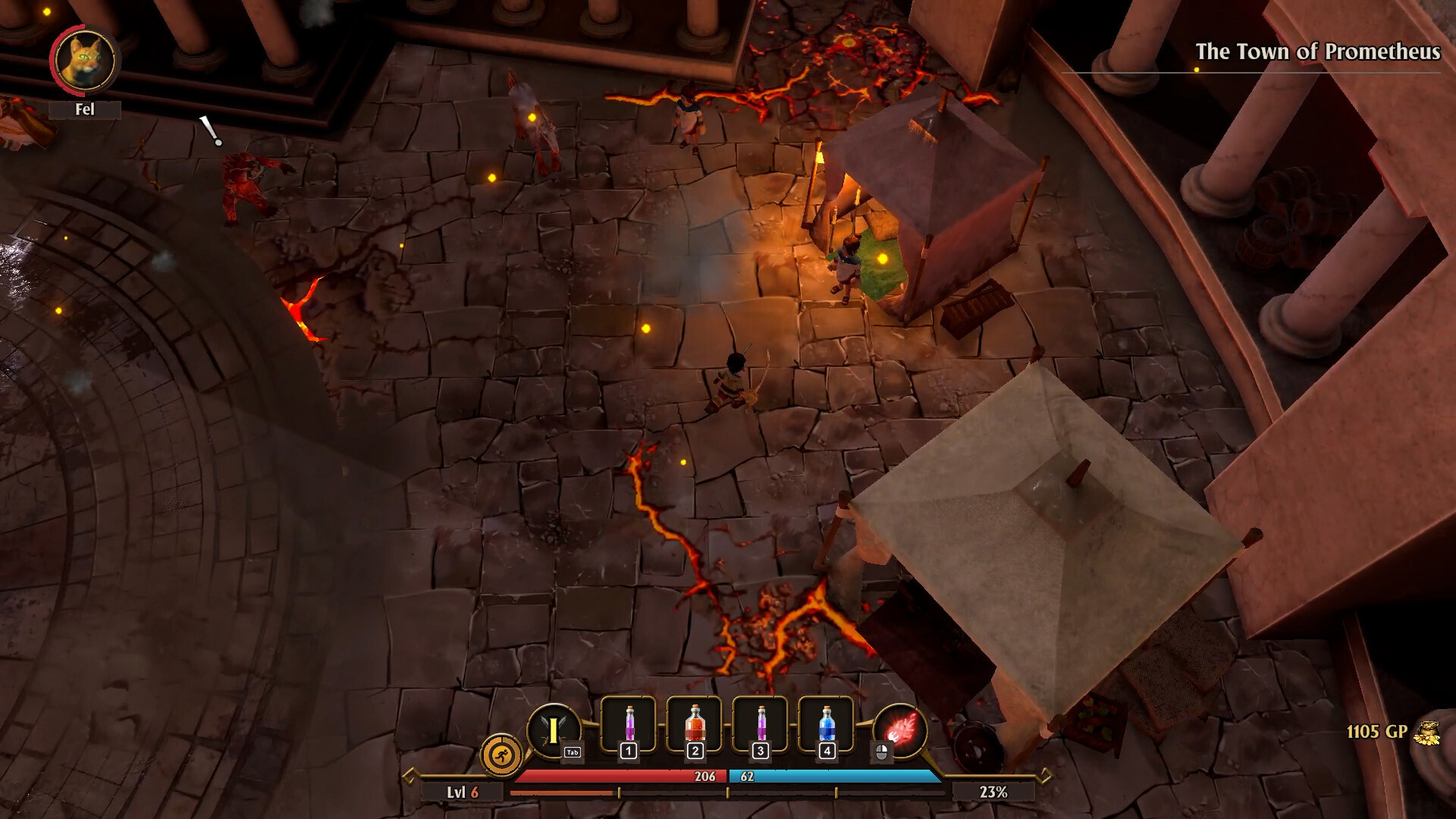This screenshot has height=819, width=1456.
Task: Drink the blue mana potion
Action: pyautogui.click(x=827, y=725)
